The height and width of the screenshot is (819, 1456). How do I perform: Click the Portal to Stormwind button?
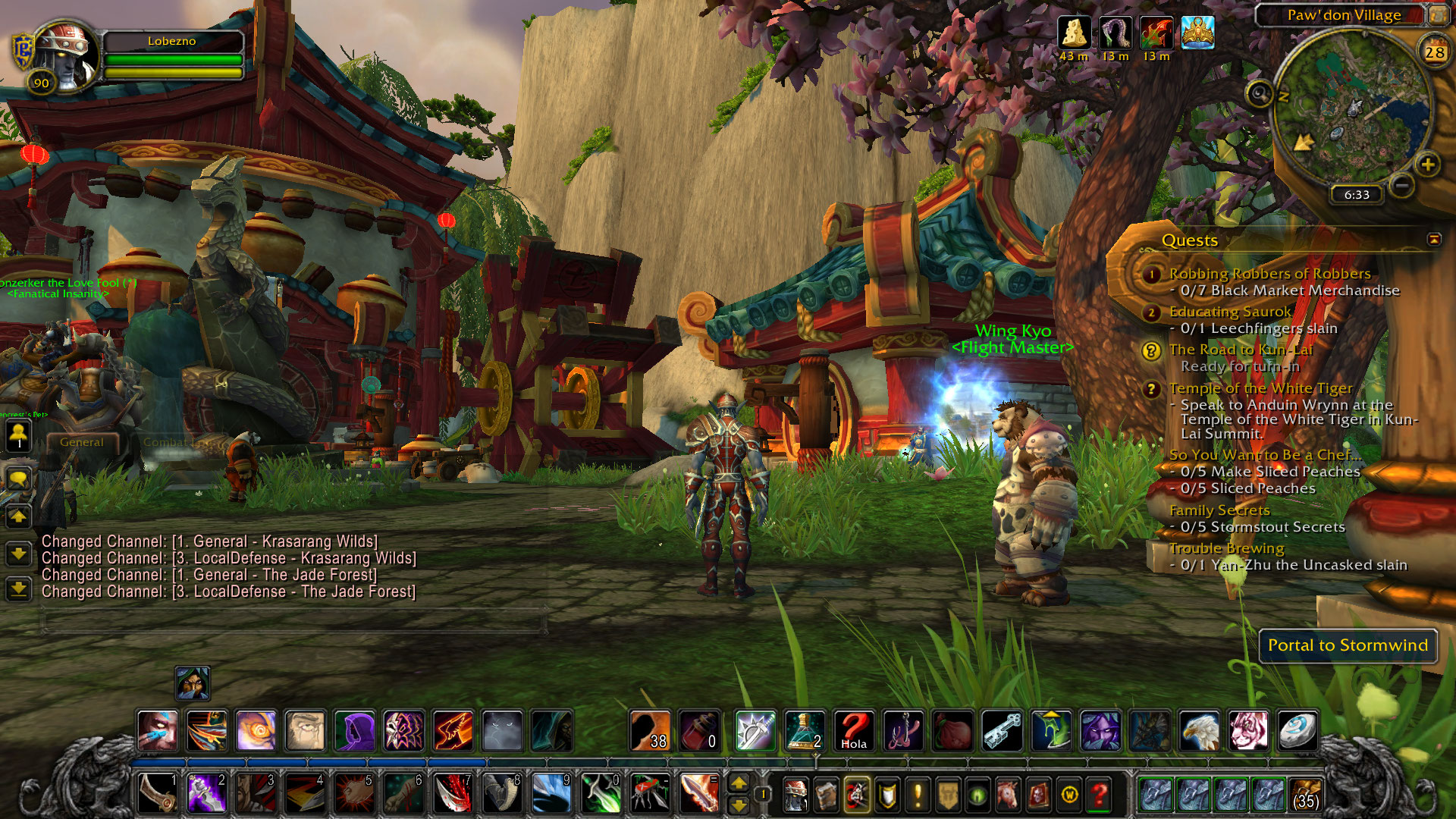pos(1348,645)
